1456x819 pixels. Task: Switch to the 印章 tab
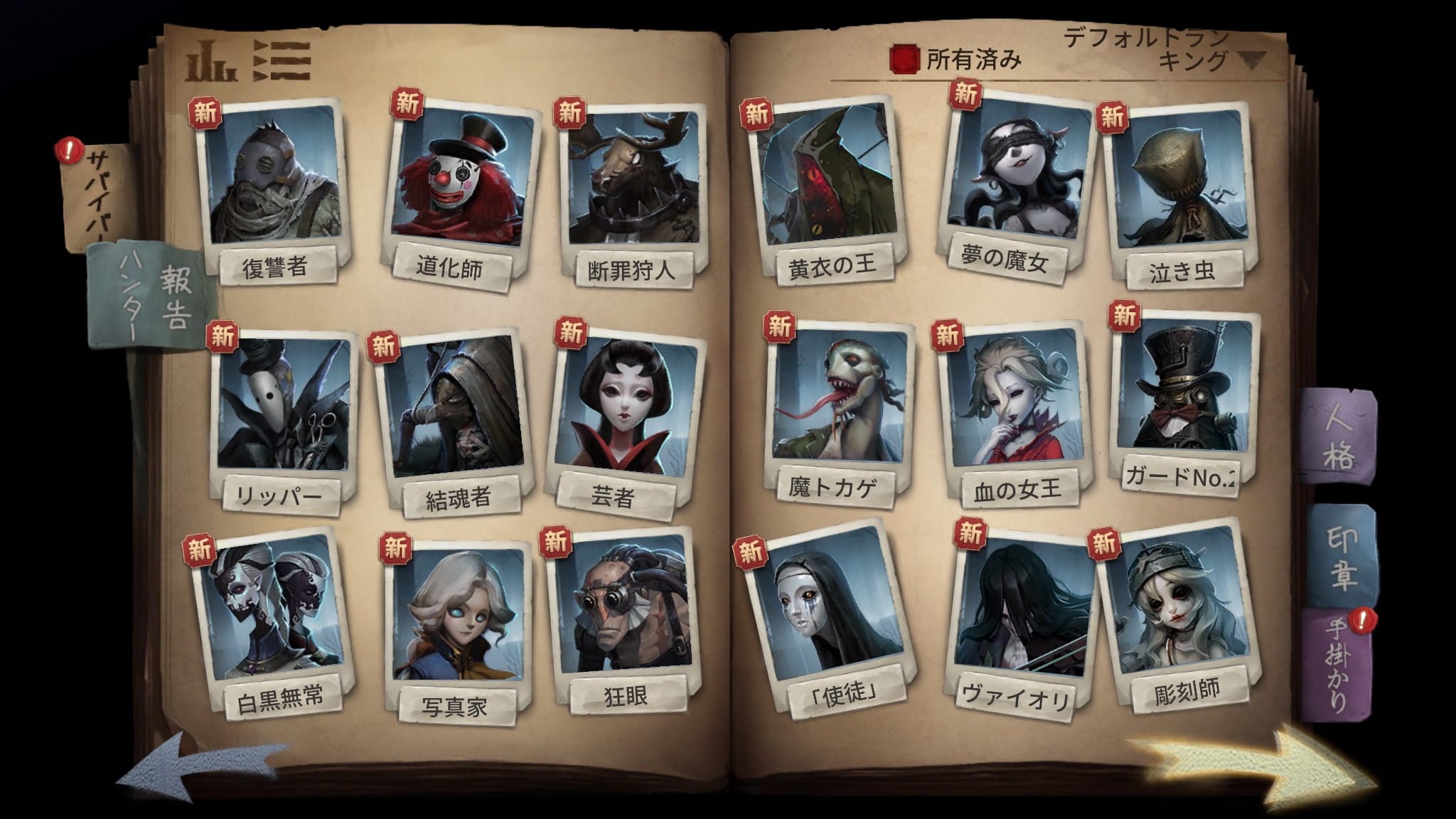[1341, 558]
